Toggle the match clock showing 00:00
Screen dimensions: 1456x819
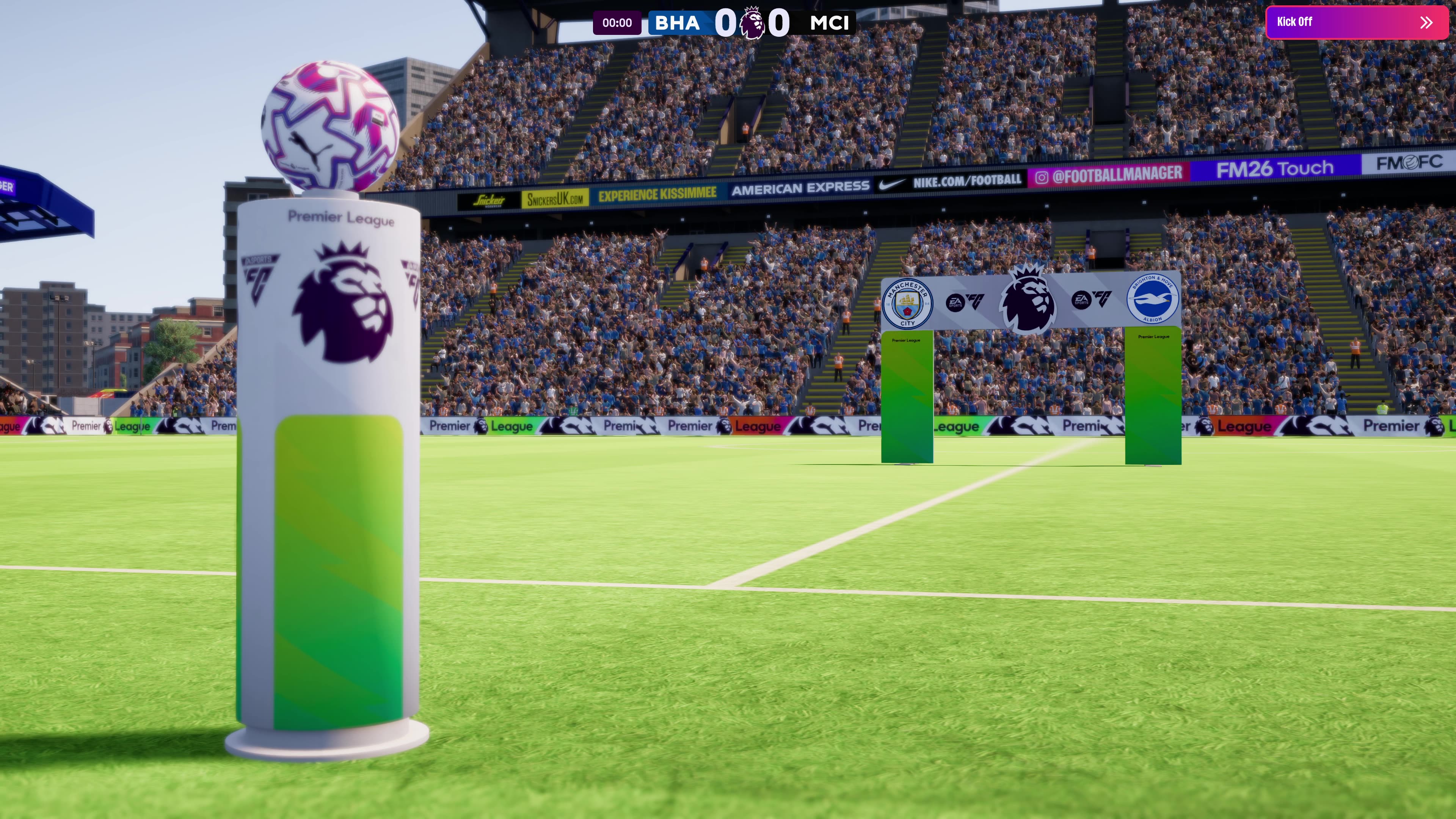[617, 23]
